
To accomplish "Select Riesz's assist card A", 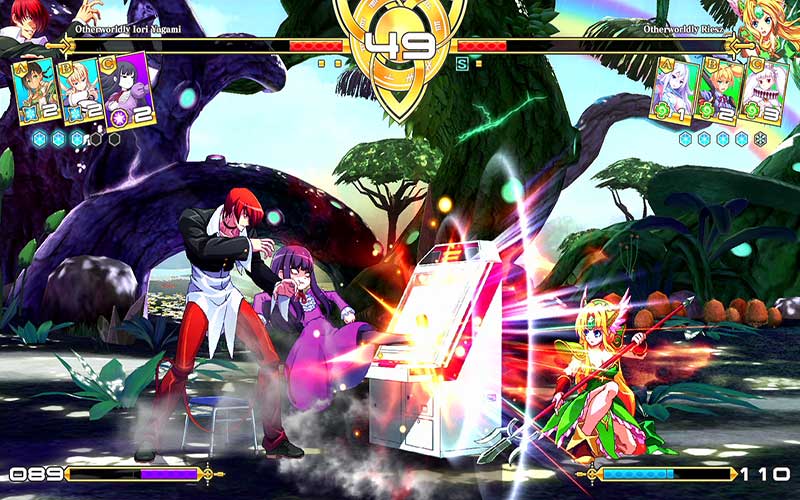I will click(x=671, y=92).
